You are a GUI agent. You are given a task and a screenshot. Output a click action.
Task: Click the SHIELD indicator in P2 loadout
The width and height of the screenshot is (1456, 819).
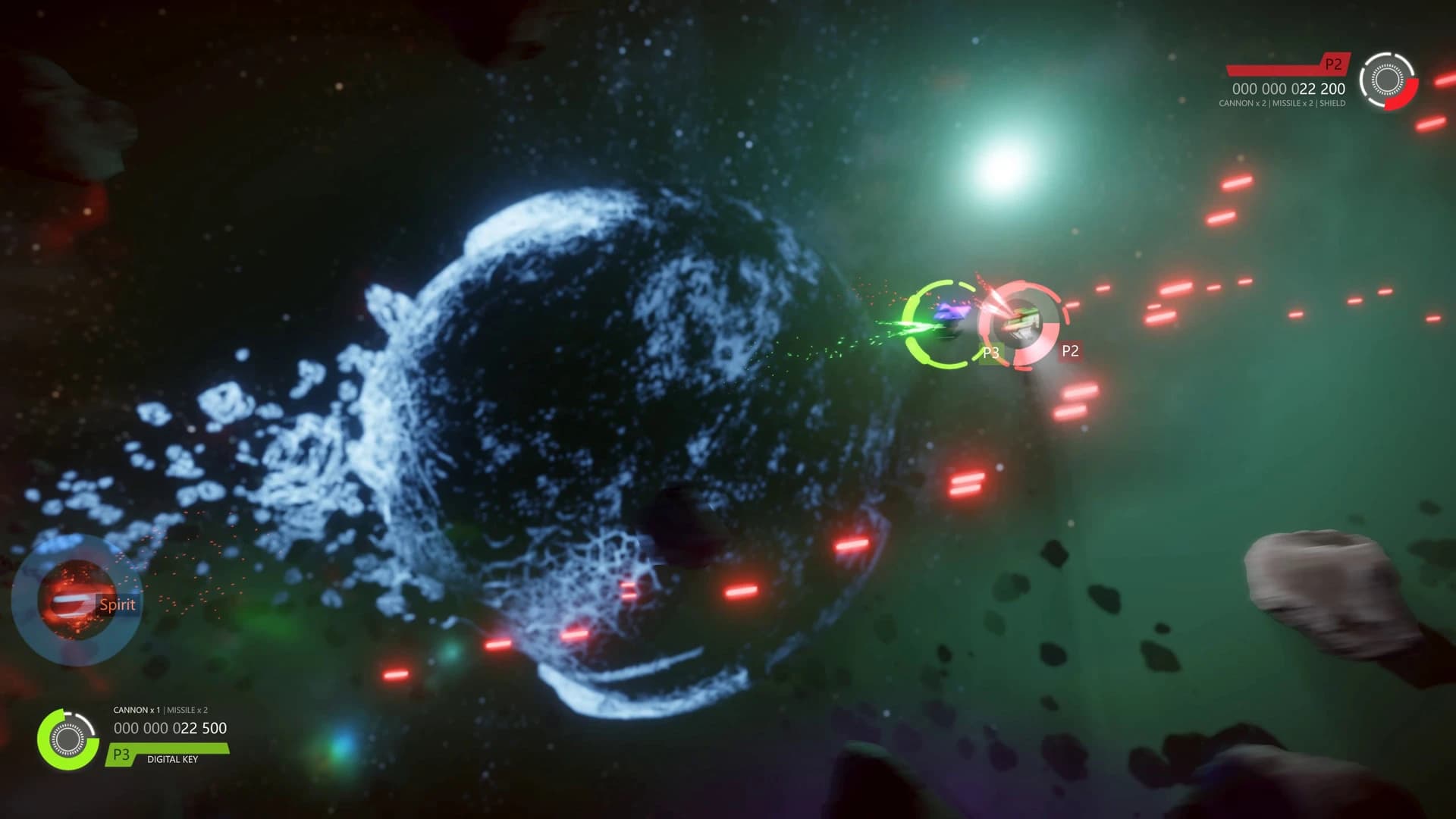[x=1332, y=103]
